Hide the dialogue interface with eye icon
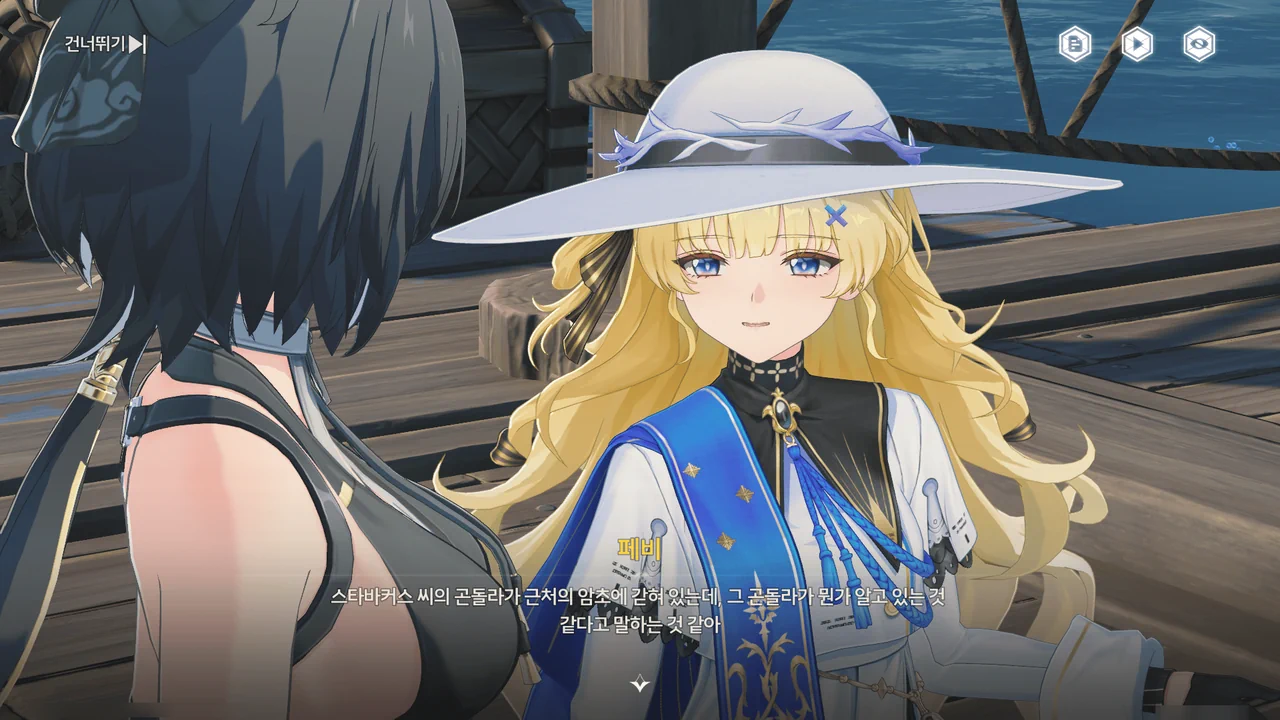 (1199, 44)
